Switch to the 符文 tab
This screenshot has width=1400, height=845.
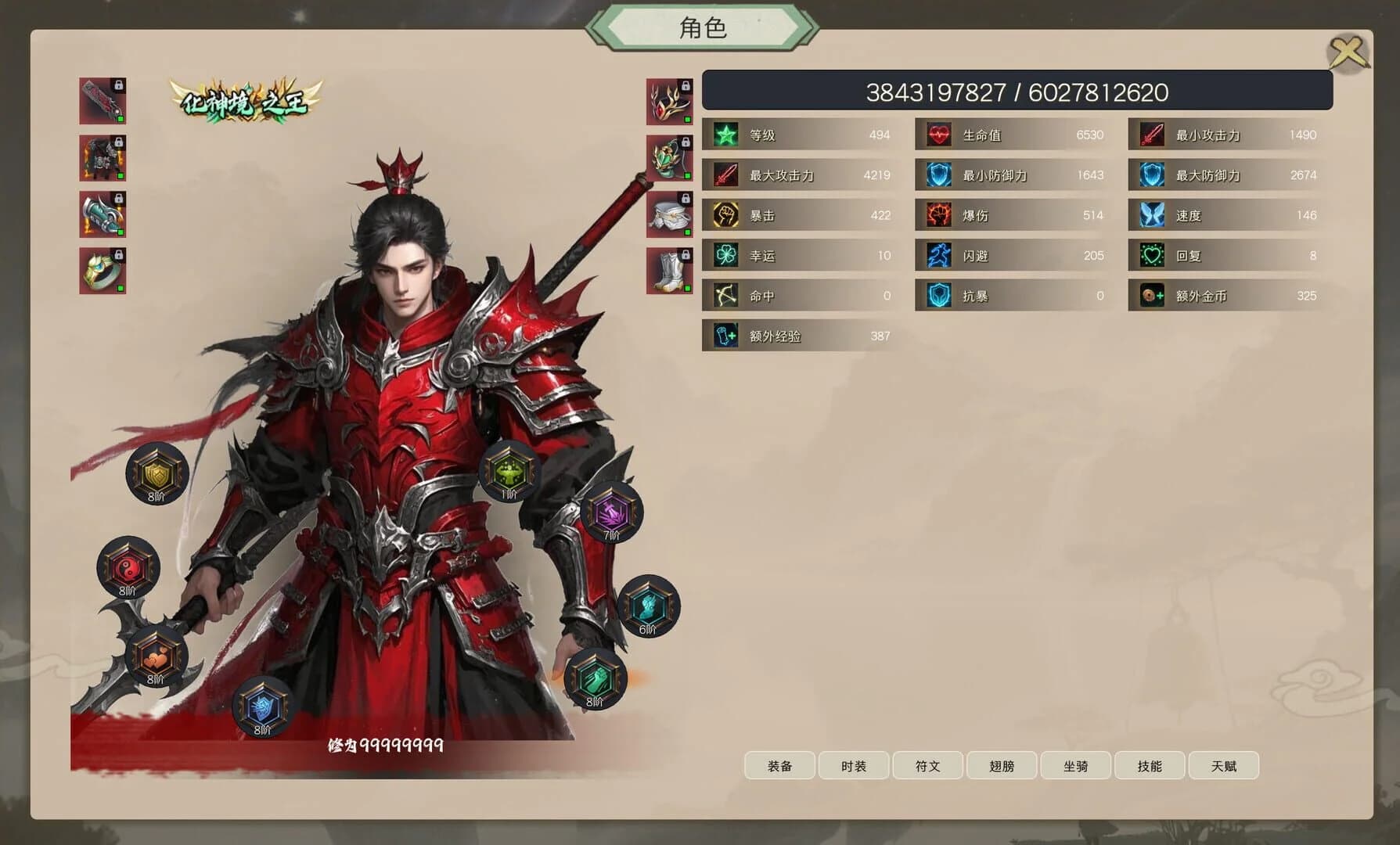[927, 765]
